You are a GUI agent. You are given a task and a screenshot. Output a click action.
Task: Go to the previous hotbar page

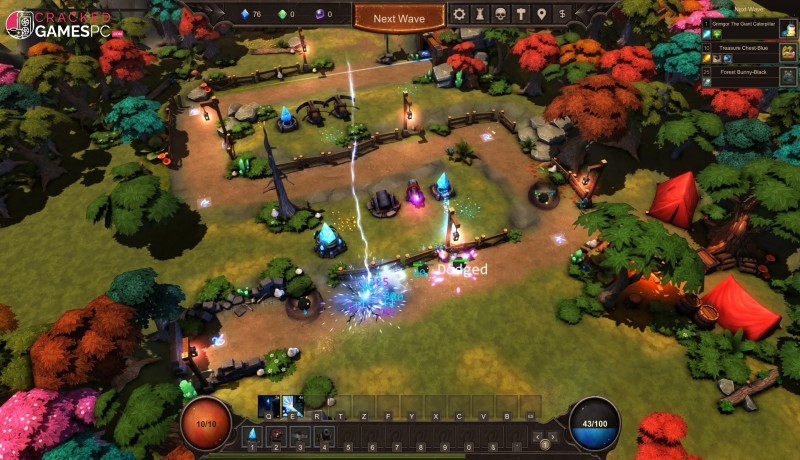[537, 436]
